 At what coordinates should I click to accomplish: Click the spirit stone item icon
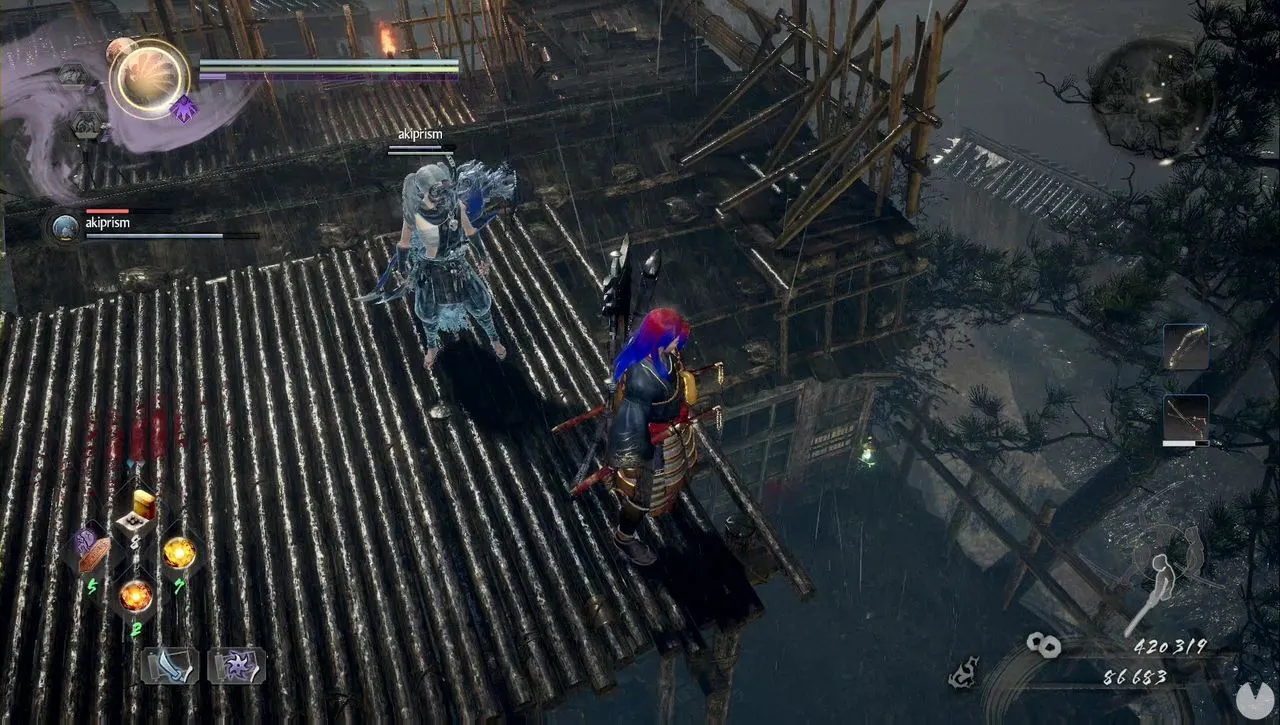178,553
